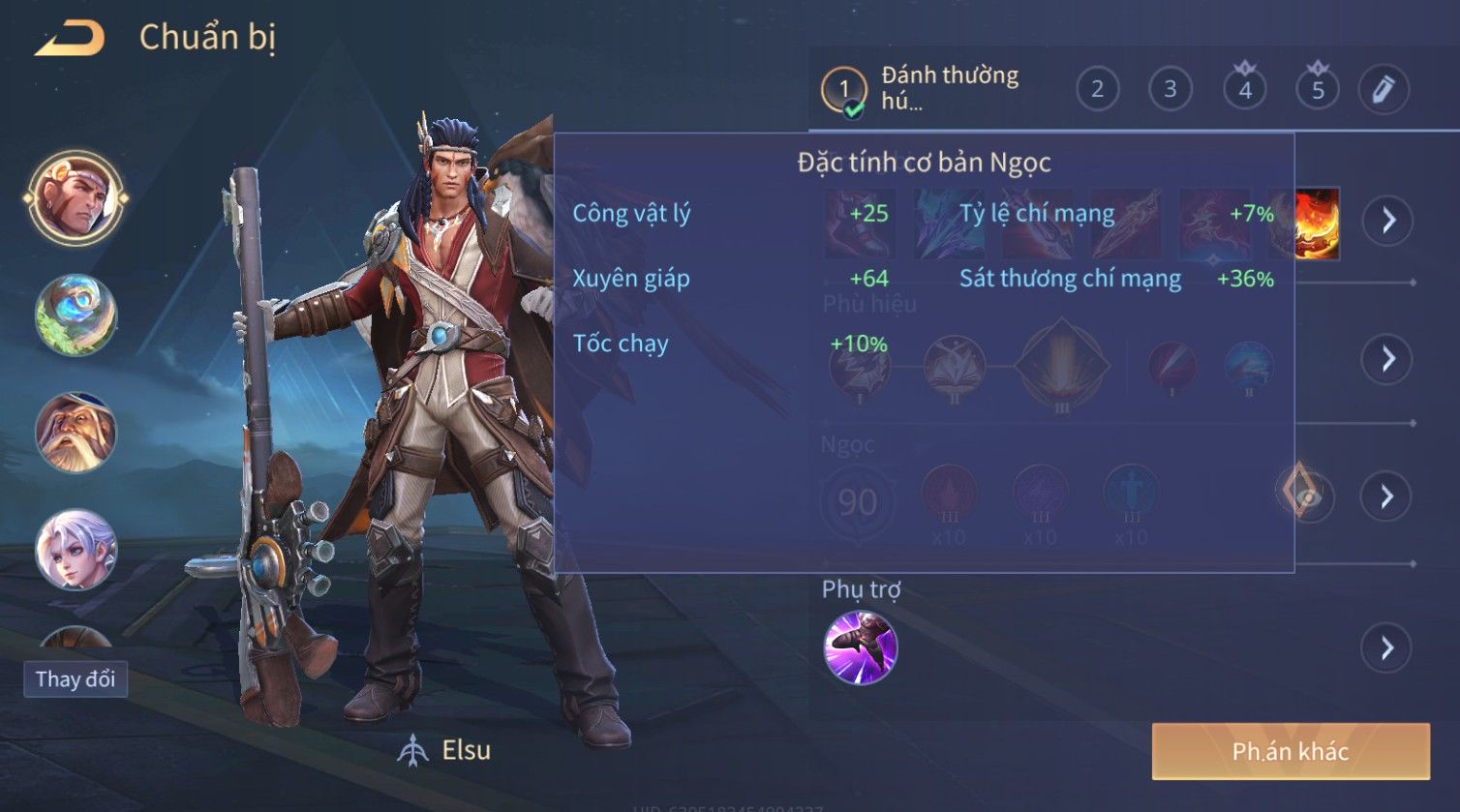Open the Phụ trợ selection arrow
The image size is (1460, 812).
(1387, 647)
